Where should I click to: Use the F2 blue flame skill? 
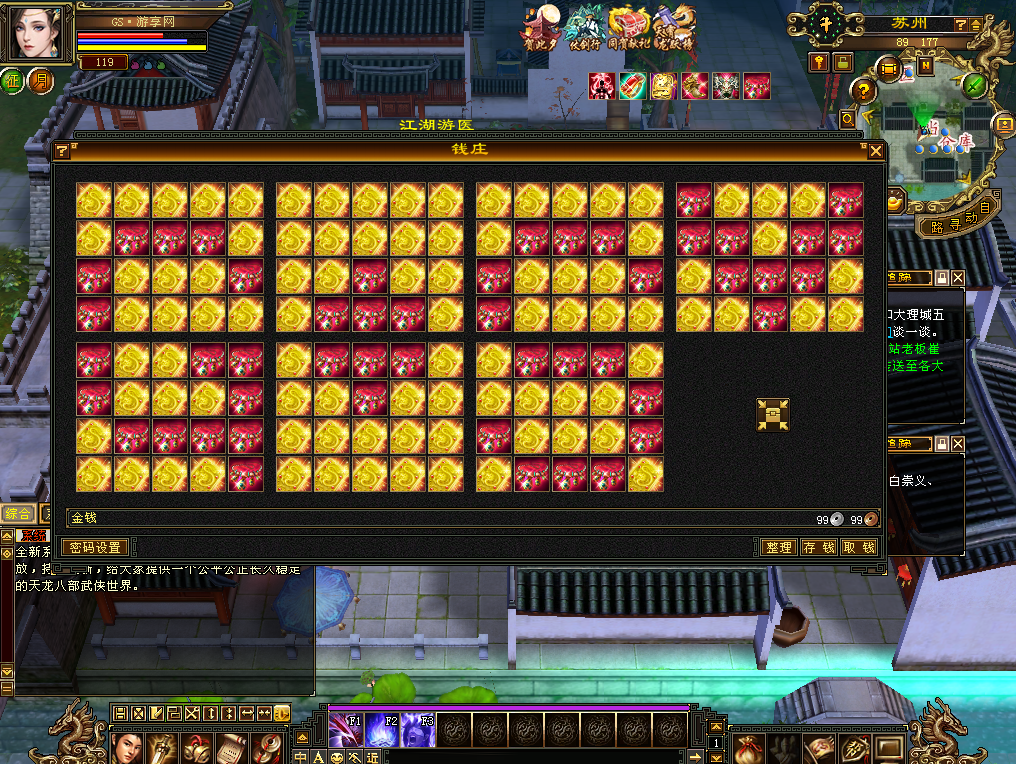pyautogui.click(x=382, y=731)
